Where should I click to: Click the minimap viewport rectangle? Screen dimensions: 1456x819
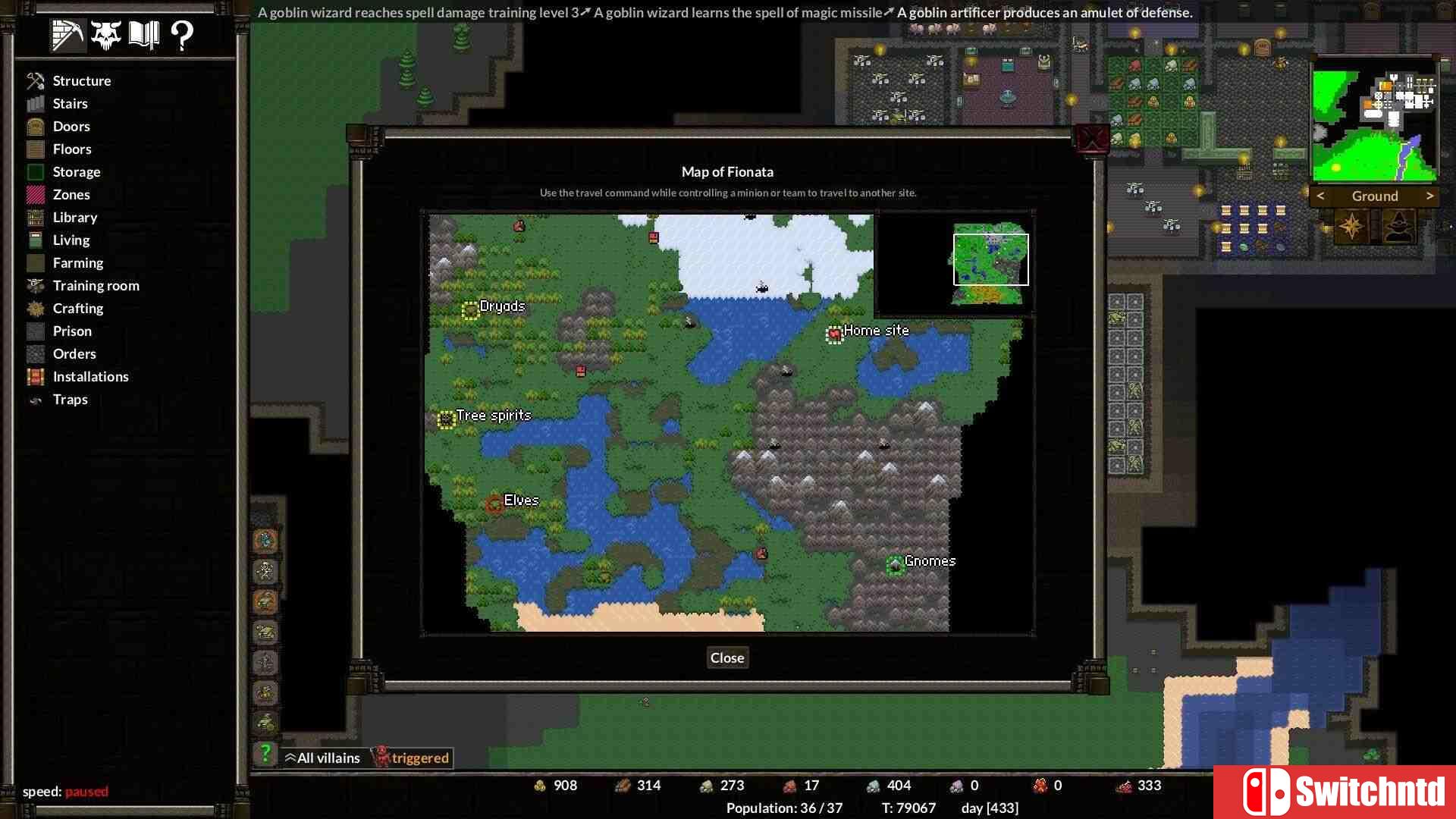tap(990, 259)
